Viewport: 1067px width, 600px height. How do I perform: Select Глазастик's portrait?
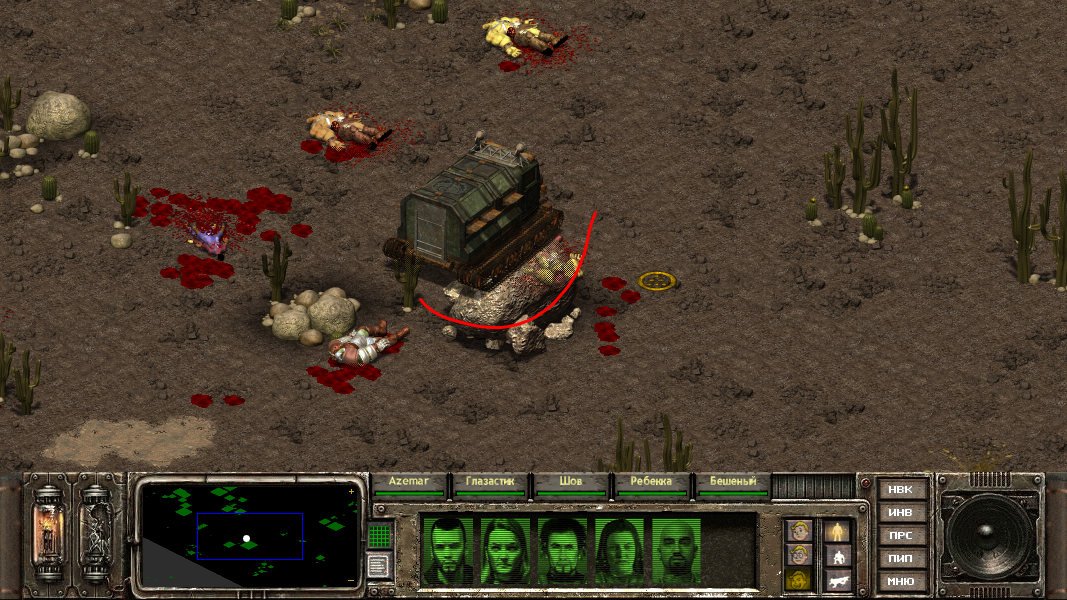tap(506, 550)
